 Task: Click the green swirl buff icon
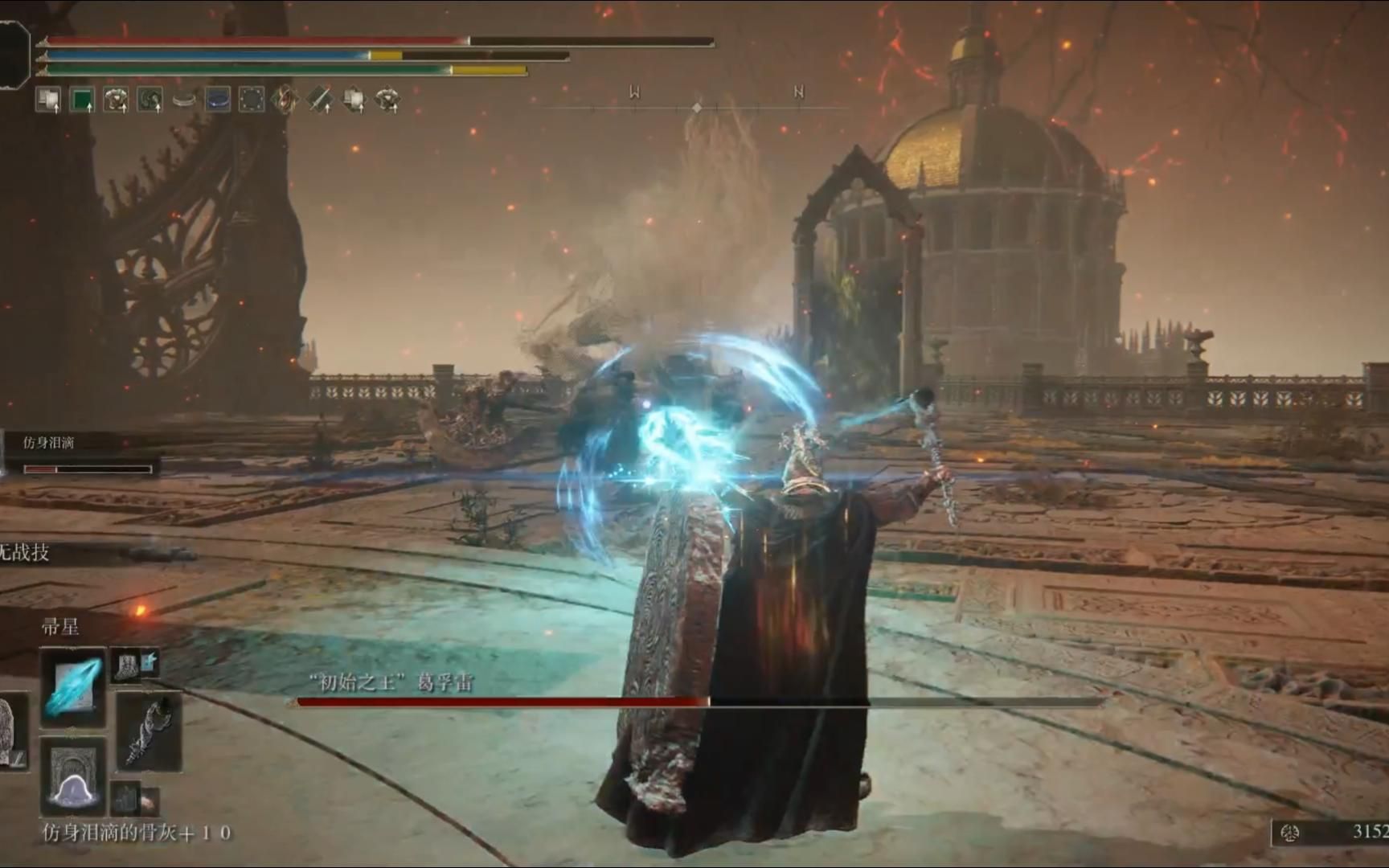click(150, 100)
